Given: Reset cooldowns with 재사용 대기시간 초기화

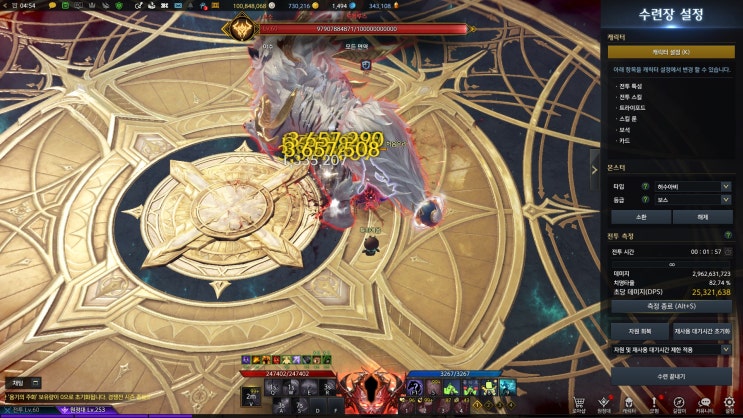Looking at the screenshot, I should [x=702, y=330].
